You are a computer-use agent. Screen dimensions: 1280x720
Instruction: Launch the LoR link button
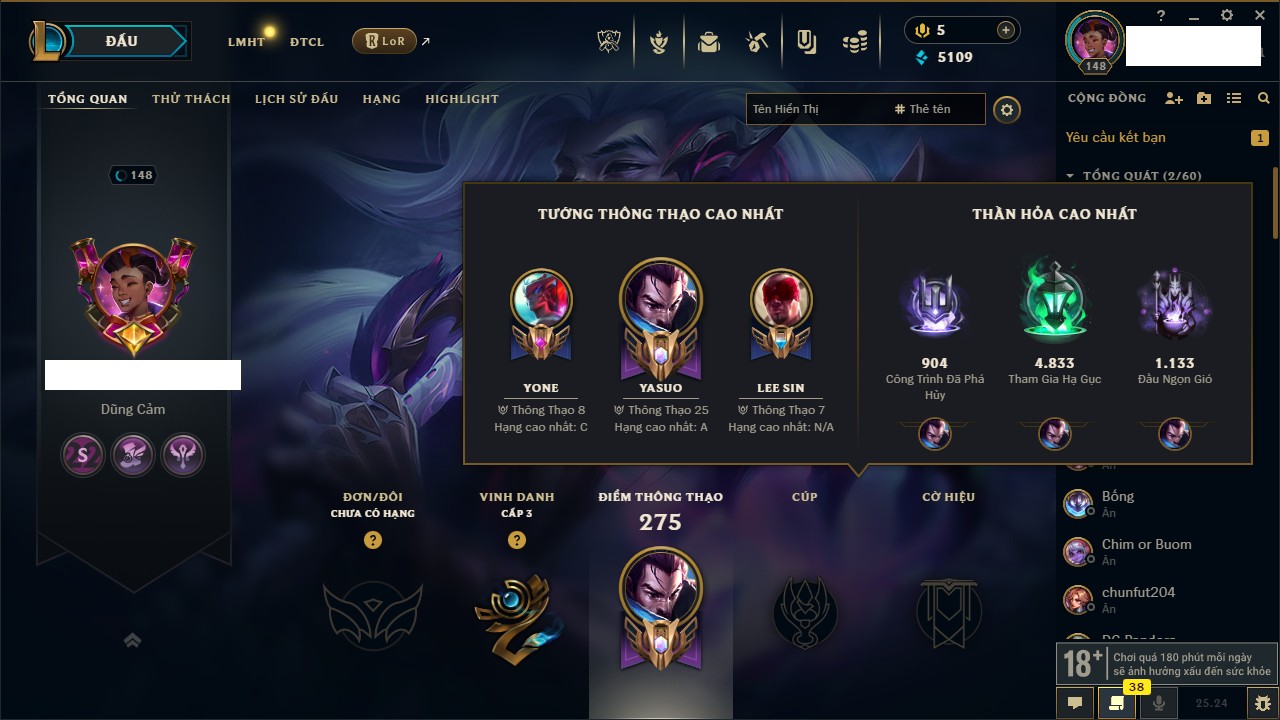[x=384, y=41]
